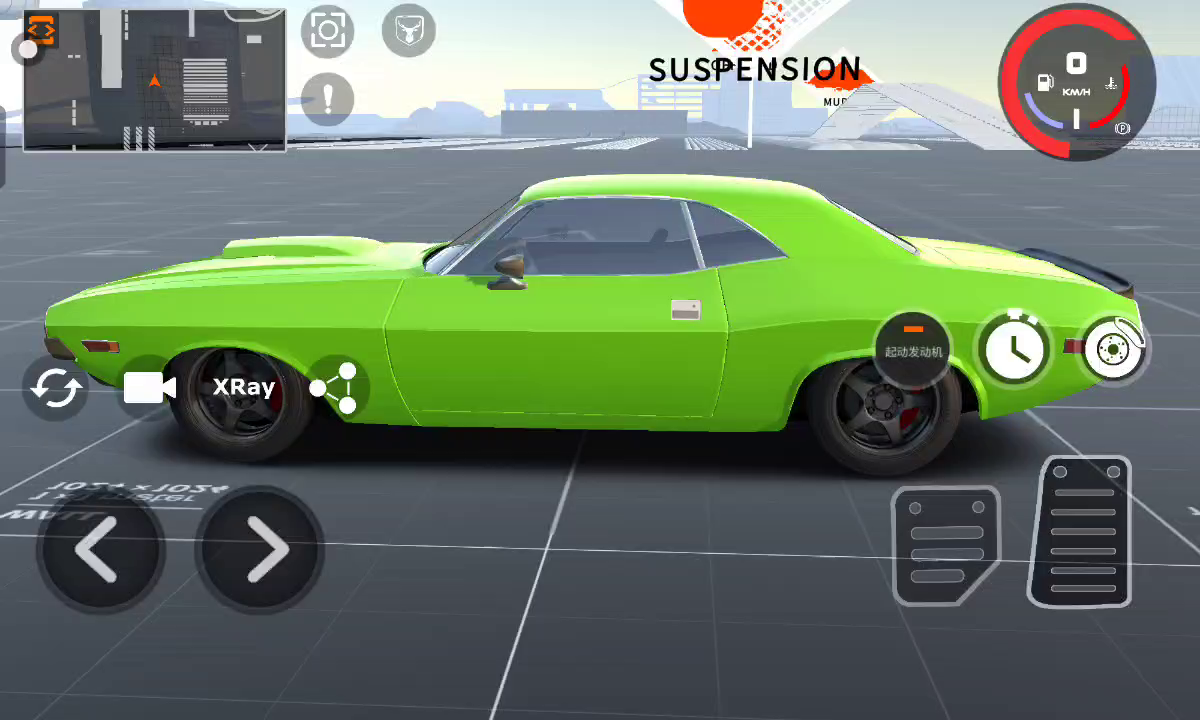Reset the car with the circular arrows button
This screenshot has height=720, width=1200.
(x=56, y=388)
